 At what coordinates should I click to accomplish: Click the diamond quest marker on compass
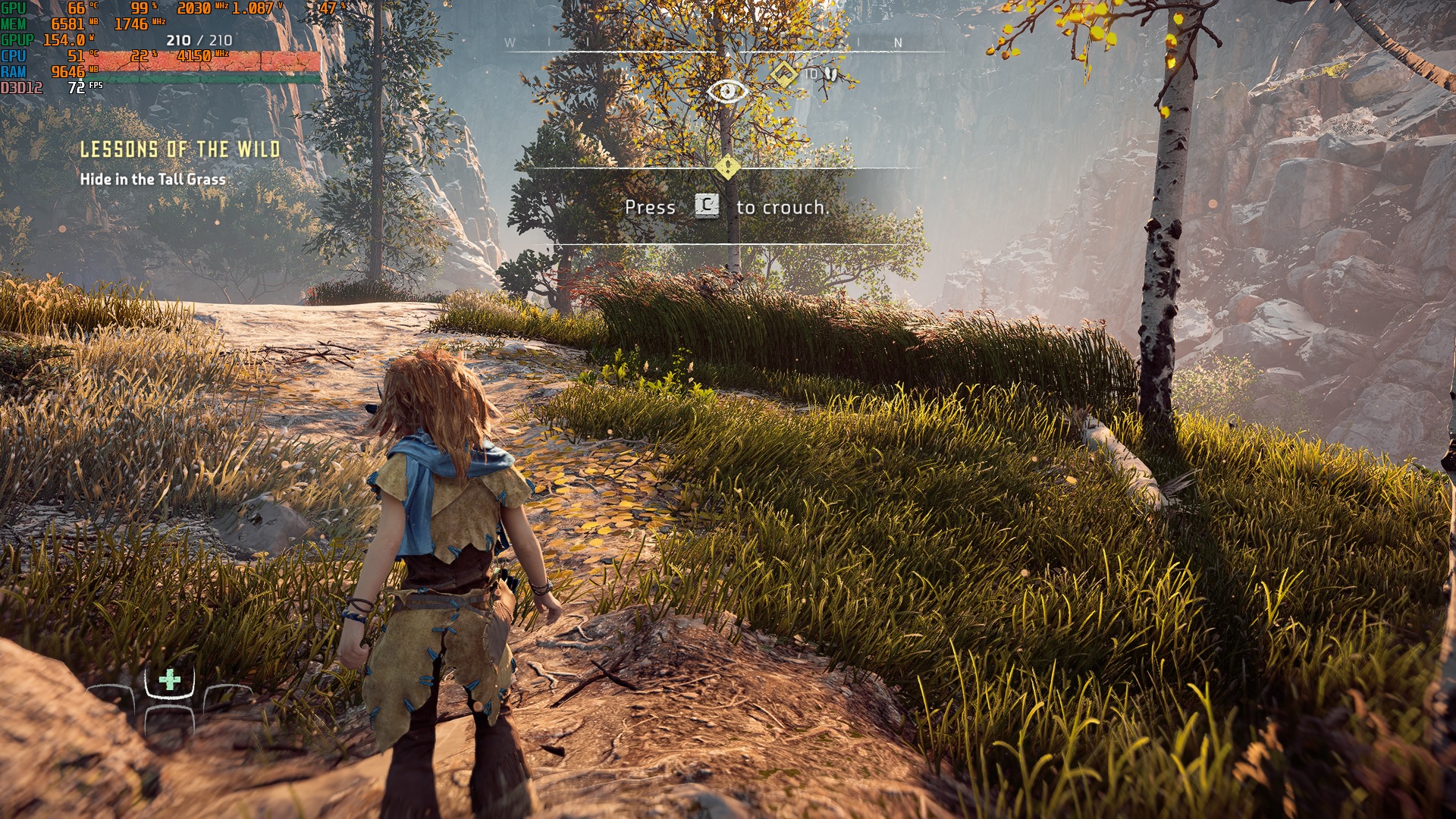point(783,74)
